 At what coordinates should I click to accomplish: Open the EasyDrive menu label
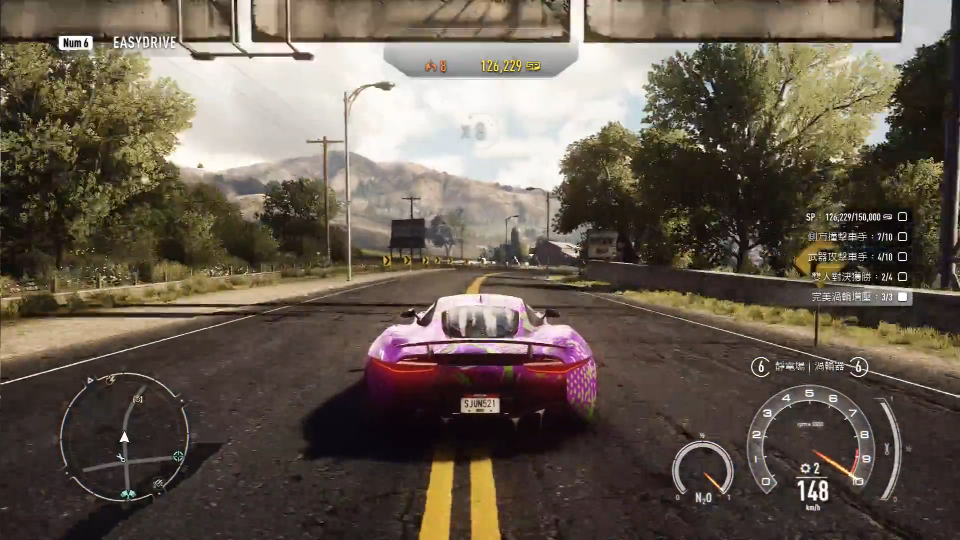tap(144, 43)
